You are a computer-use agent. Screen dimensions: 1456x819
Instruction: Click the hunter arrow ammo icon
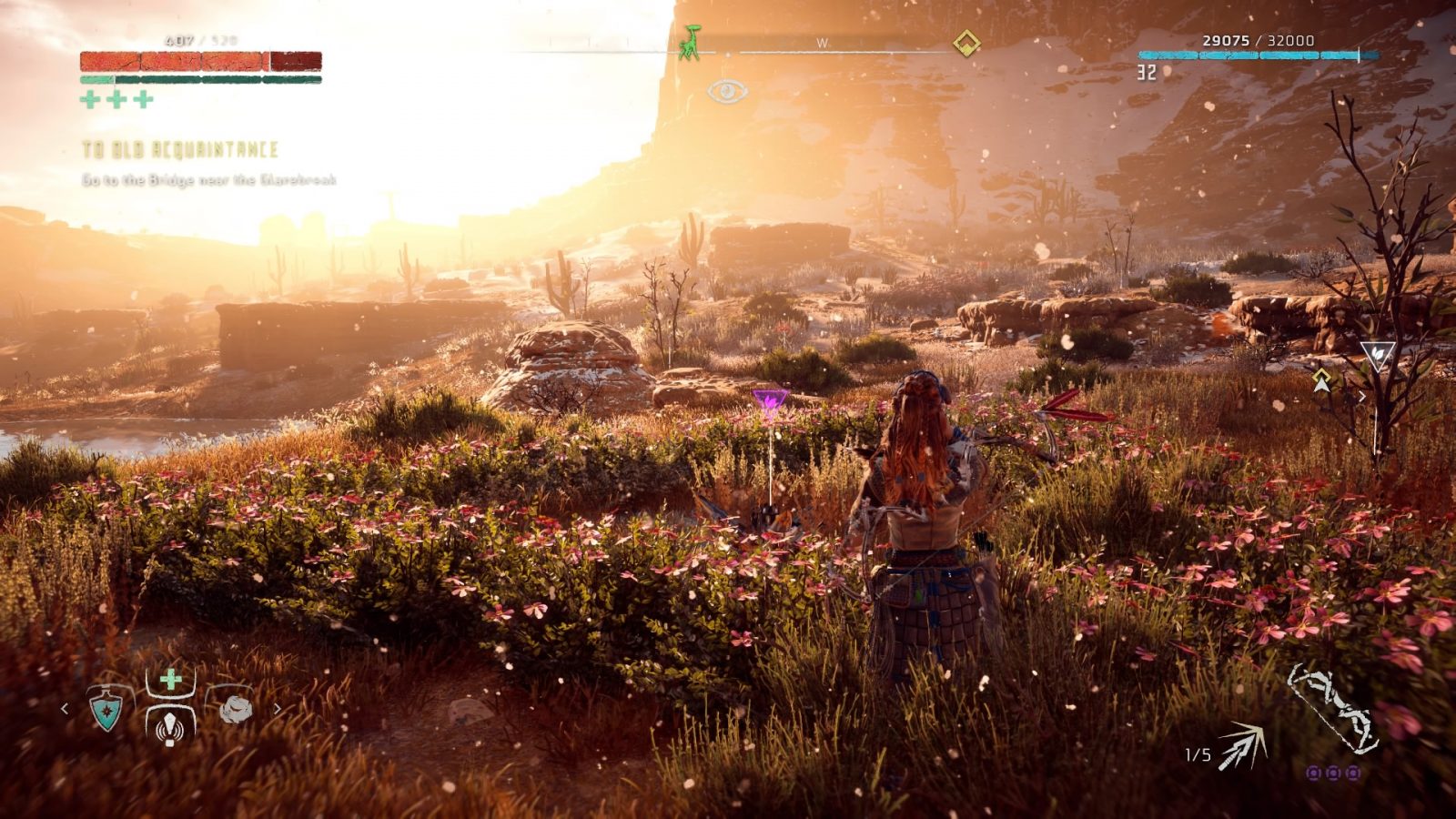point(1242,746)
